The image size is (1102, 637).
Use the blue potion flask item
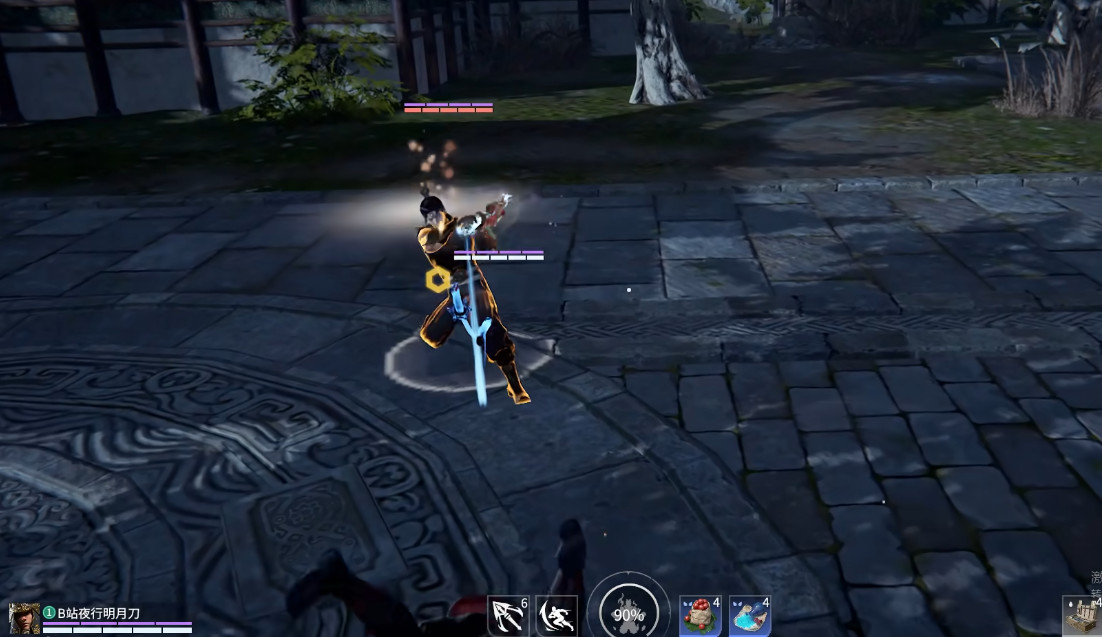(749, 615)
